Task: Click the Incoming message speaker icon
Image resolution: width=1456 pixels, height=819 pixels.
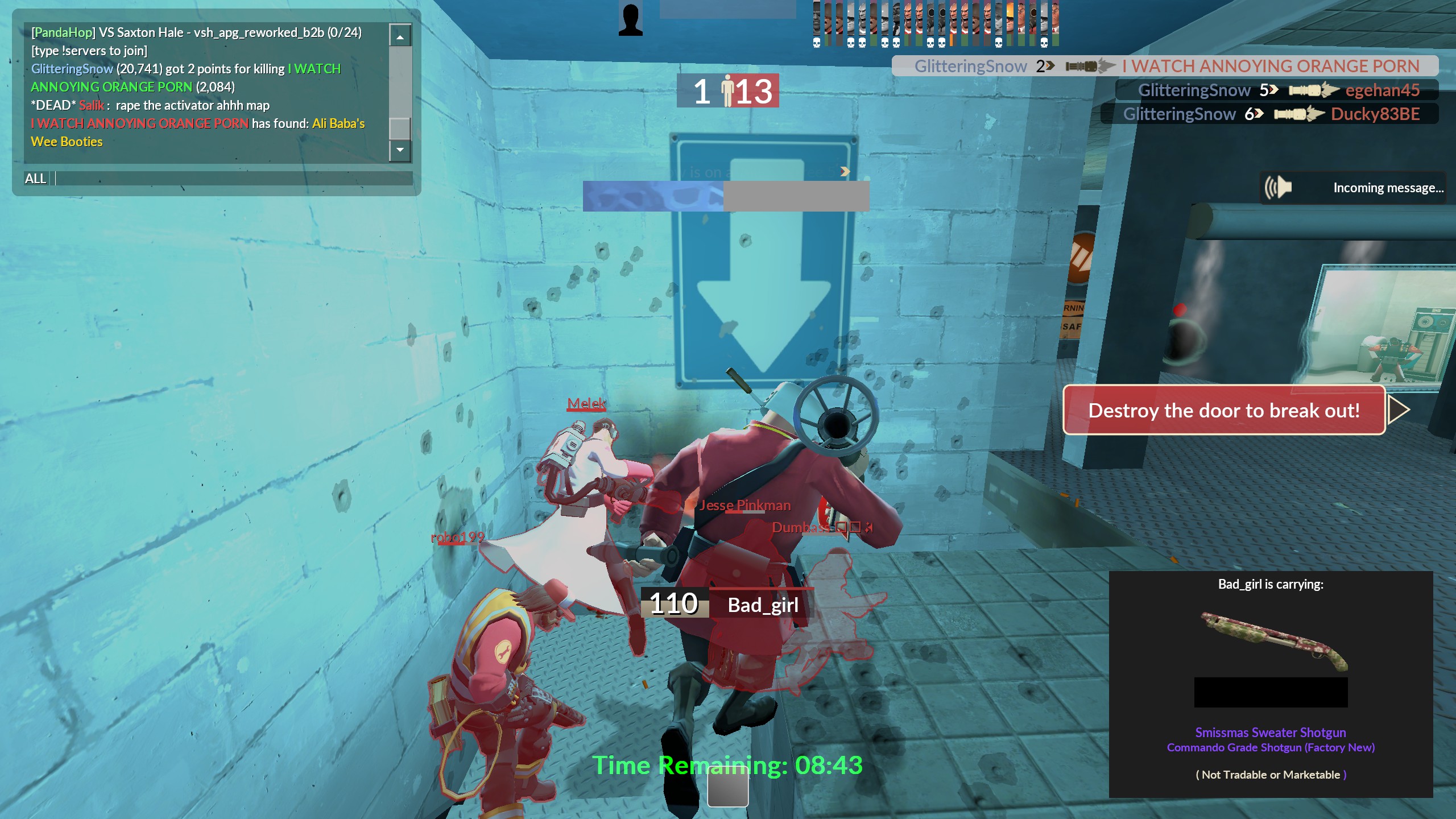Action: point(1278,188)
